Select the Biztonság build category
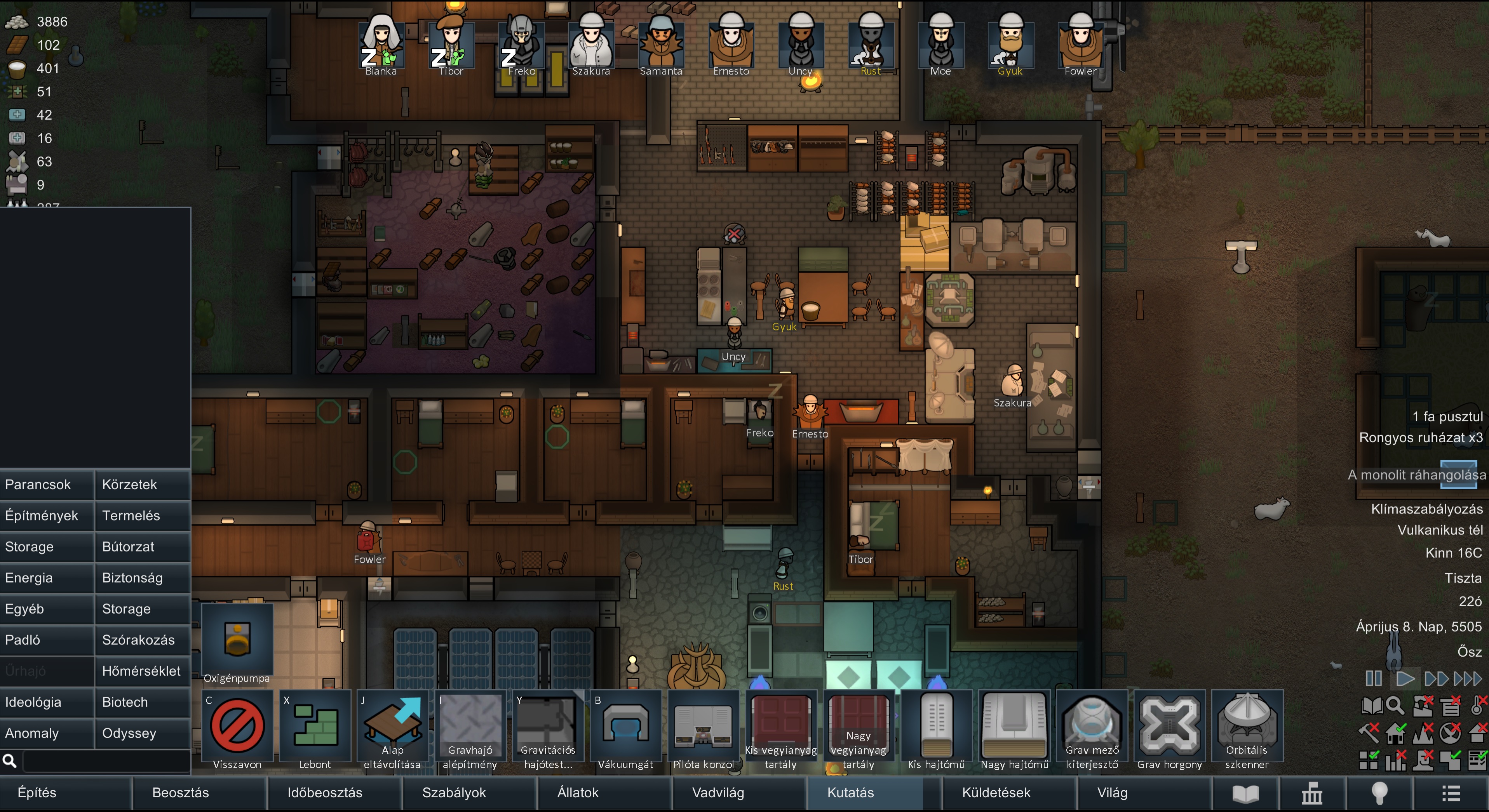 [142, 577]
